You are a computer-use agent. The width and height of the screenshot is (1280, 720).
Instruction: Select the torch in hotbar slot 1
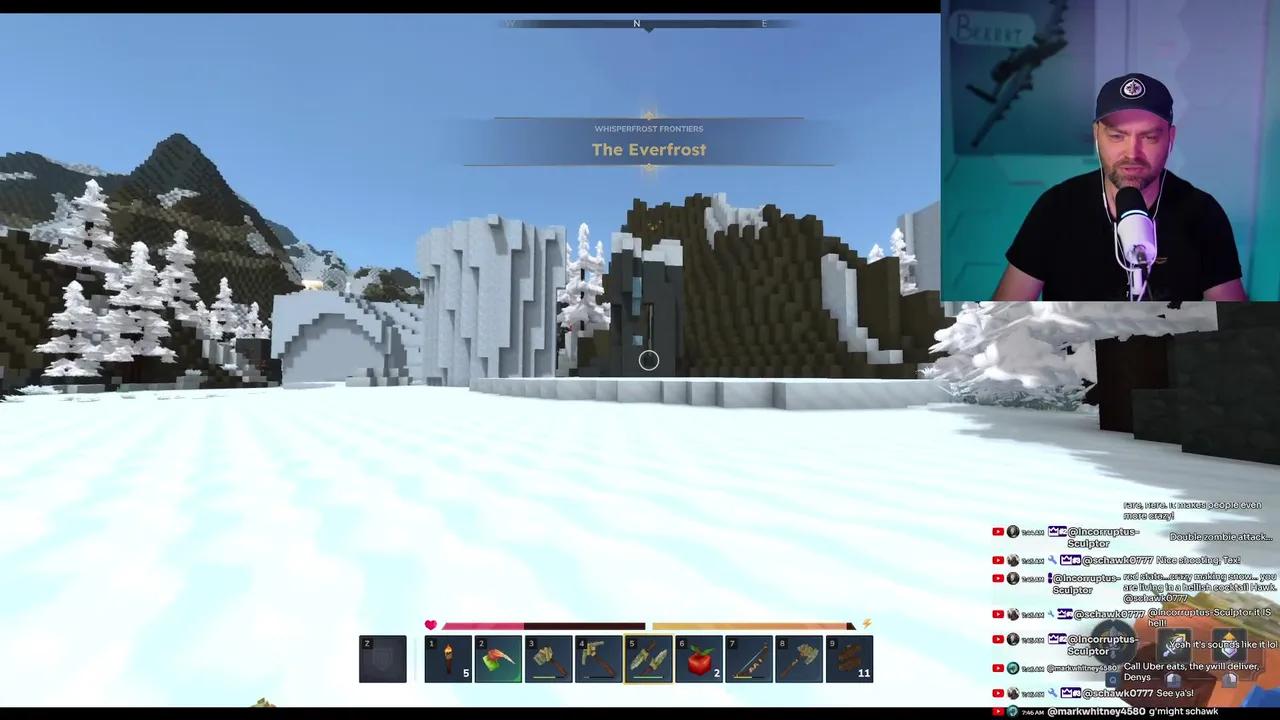coord(448,658)
